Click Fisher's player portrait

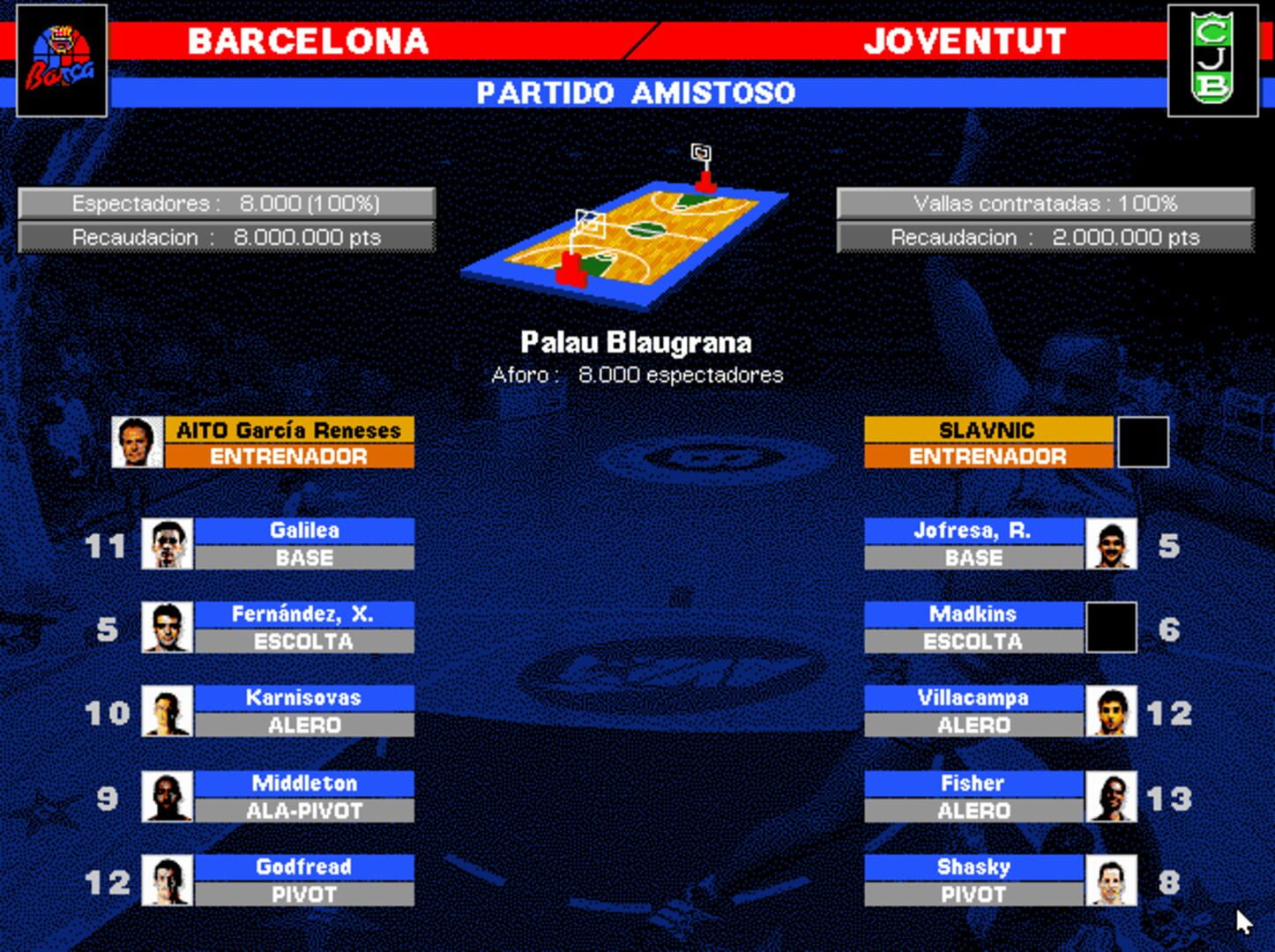point(1112,796)
